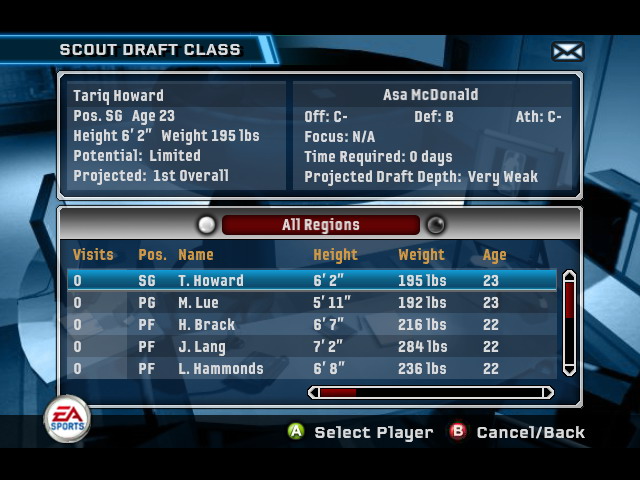
Task: Sort list by Height column
Action: click(x=335, y=255)
